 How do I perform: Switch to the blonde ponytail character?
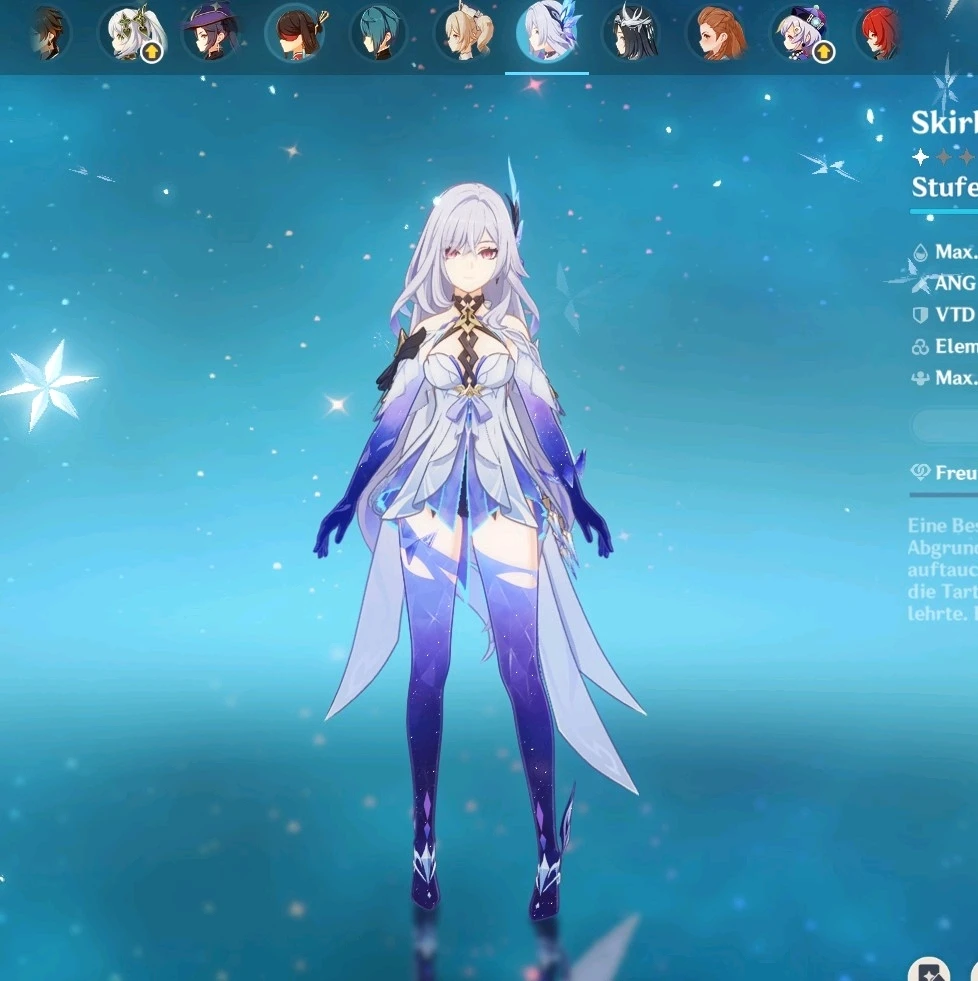point(463,33)
